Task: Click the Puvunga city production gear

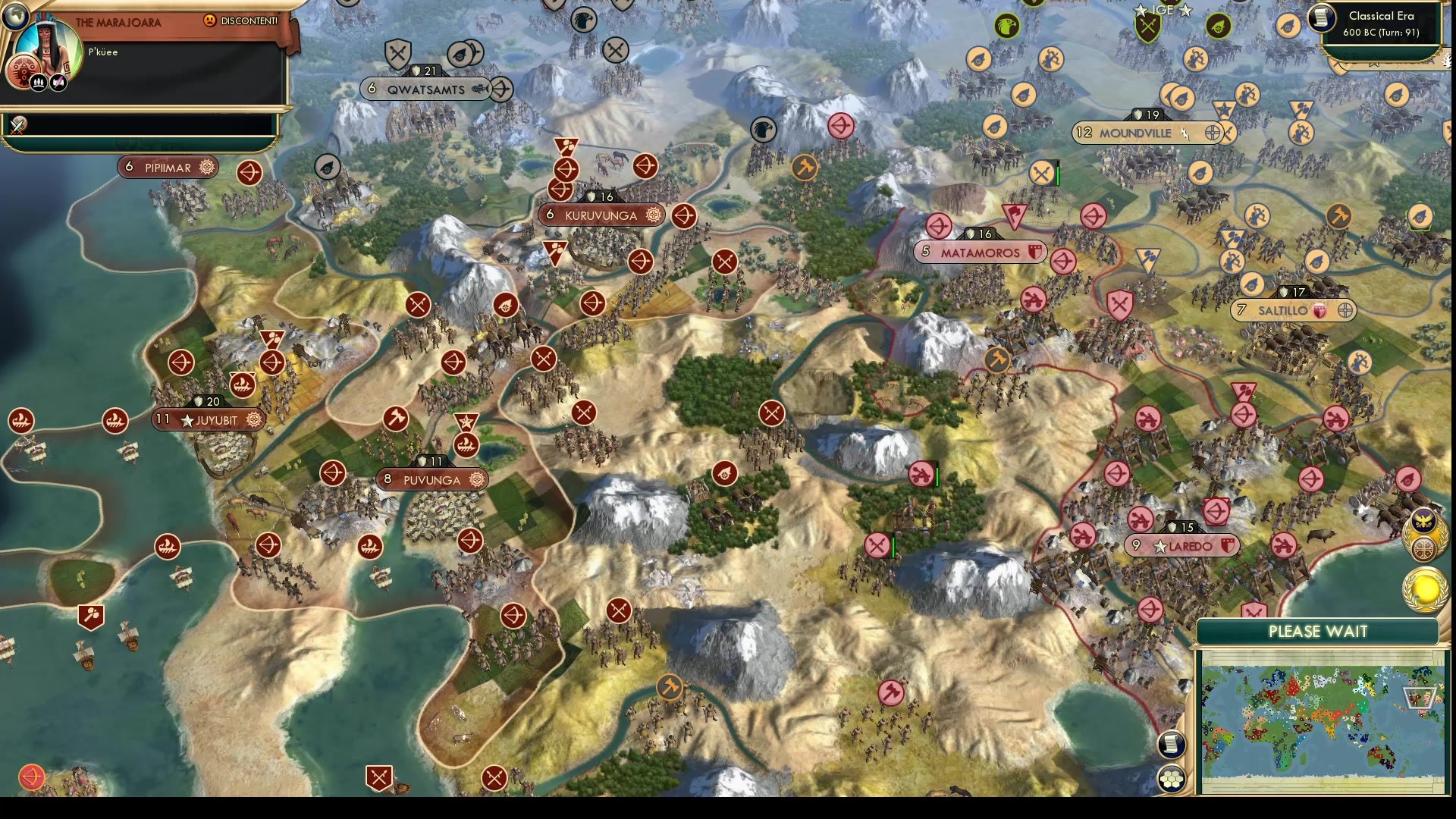Action: point(478,480)
